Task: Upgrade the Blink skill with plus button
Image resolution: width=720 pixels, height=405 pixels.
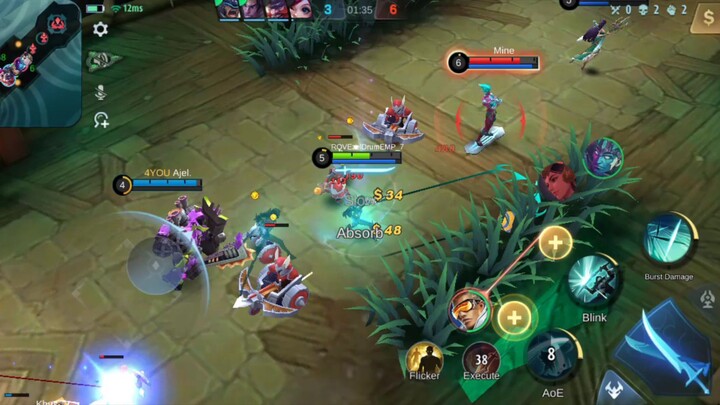Action: coord(555,242)
